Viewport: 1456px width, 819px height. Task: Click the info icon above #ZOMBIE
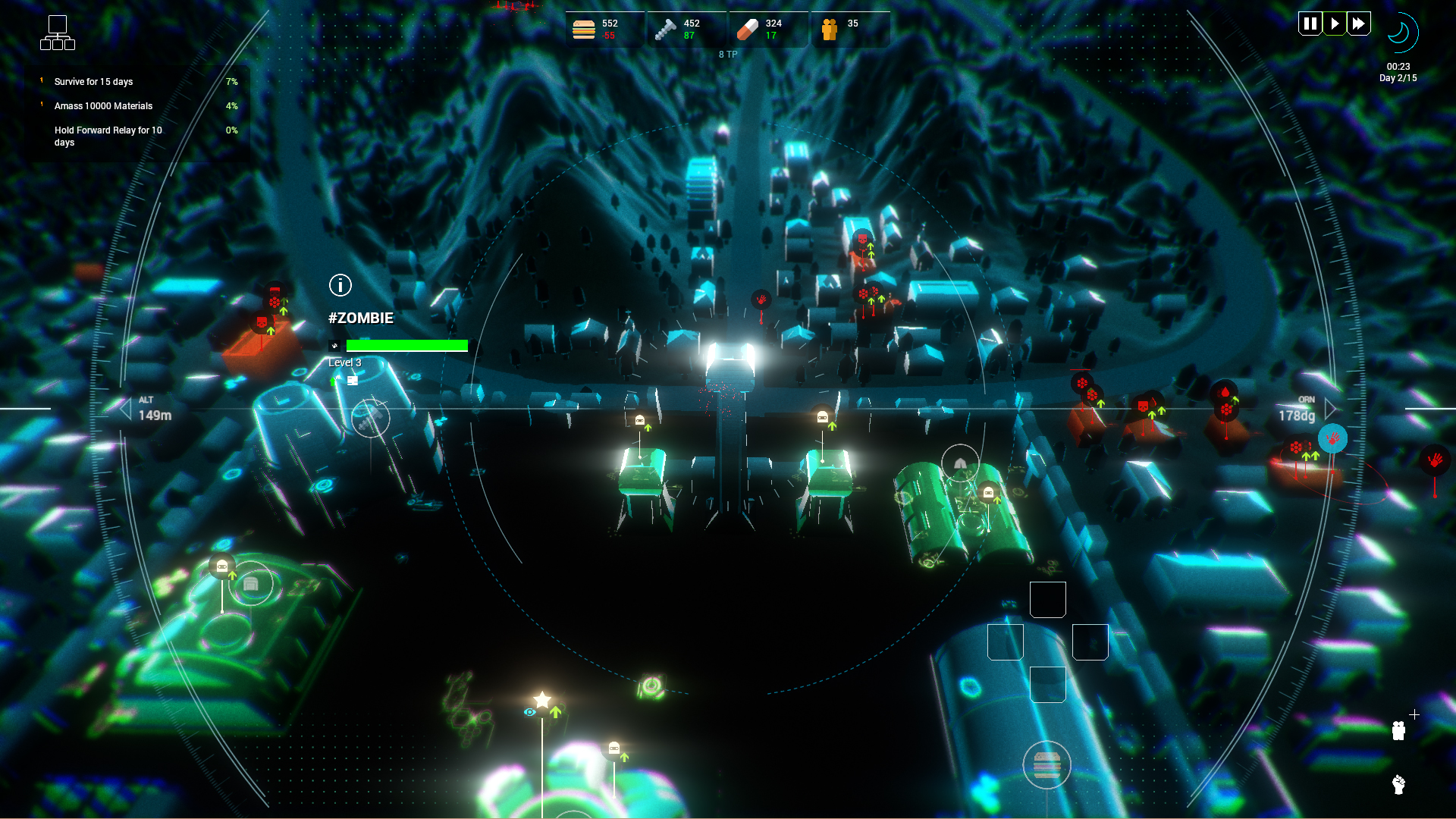click(339, 286)
